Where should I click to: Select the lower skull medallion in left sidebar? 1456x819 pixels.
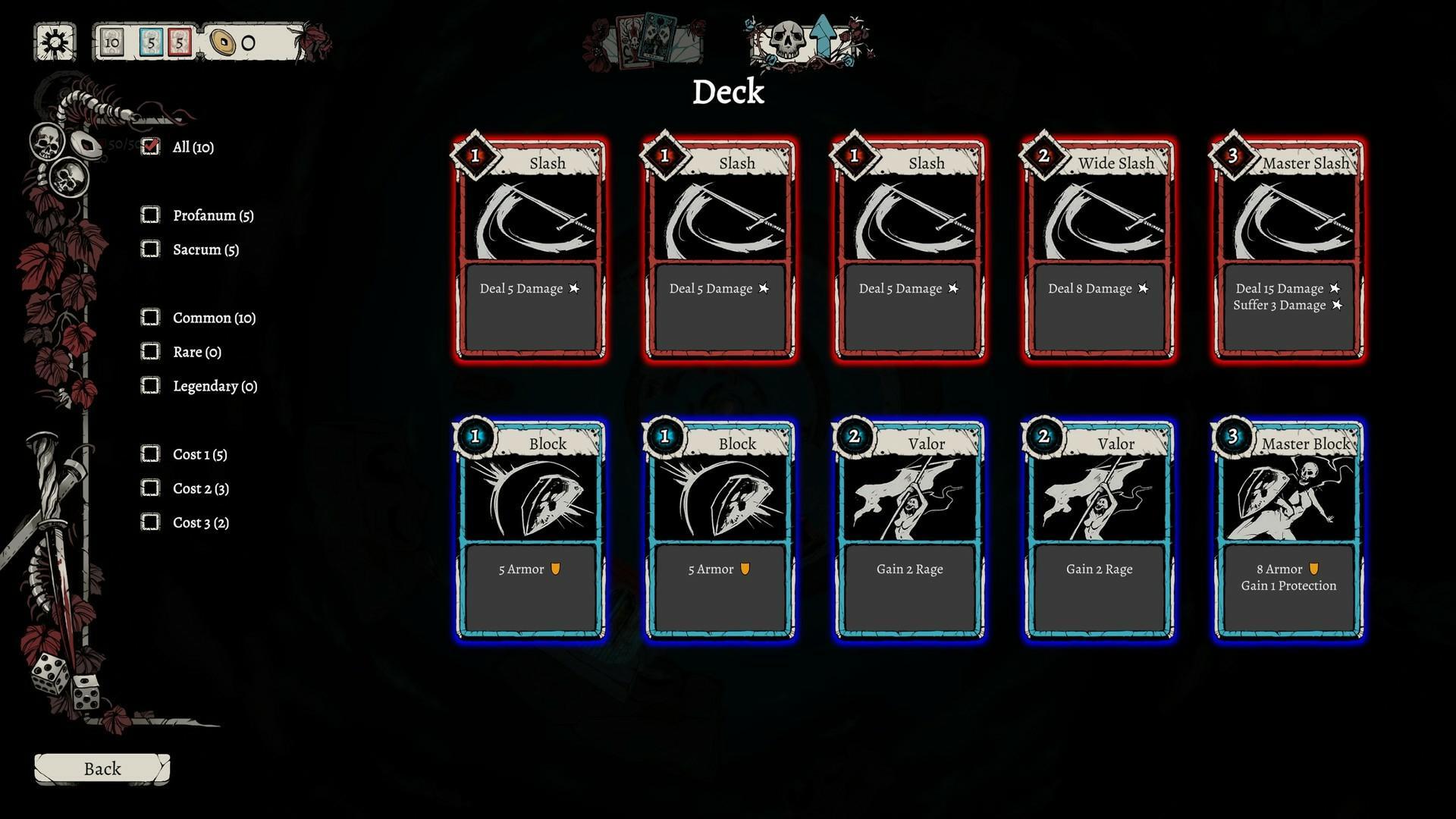point(69,180)
